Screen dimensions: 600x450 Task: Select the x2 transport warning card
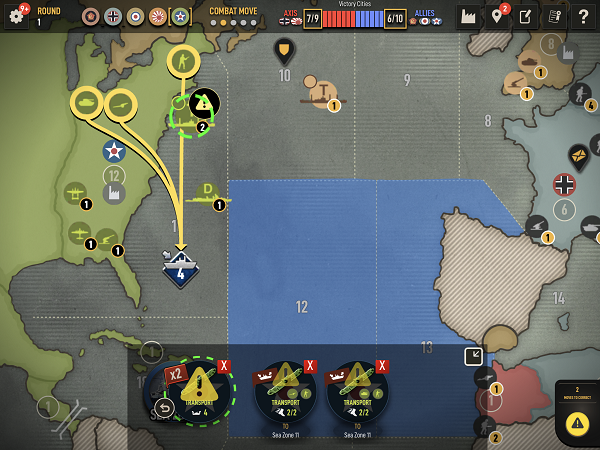pos(199,389)
